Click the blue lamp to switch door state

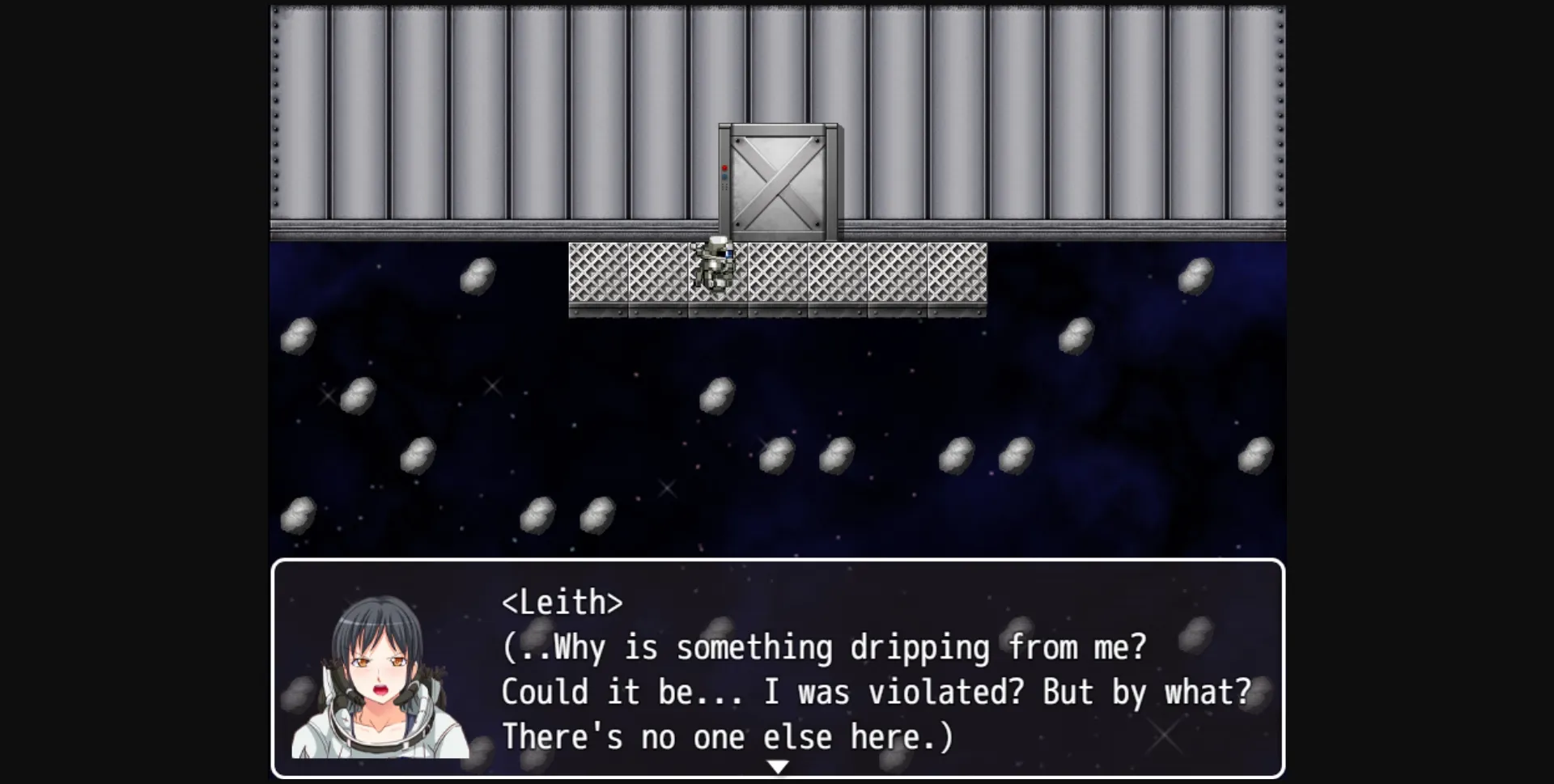724,176
